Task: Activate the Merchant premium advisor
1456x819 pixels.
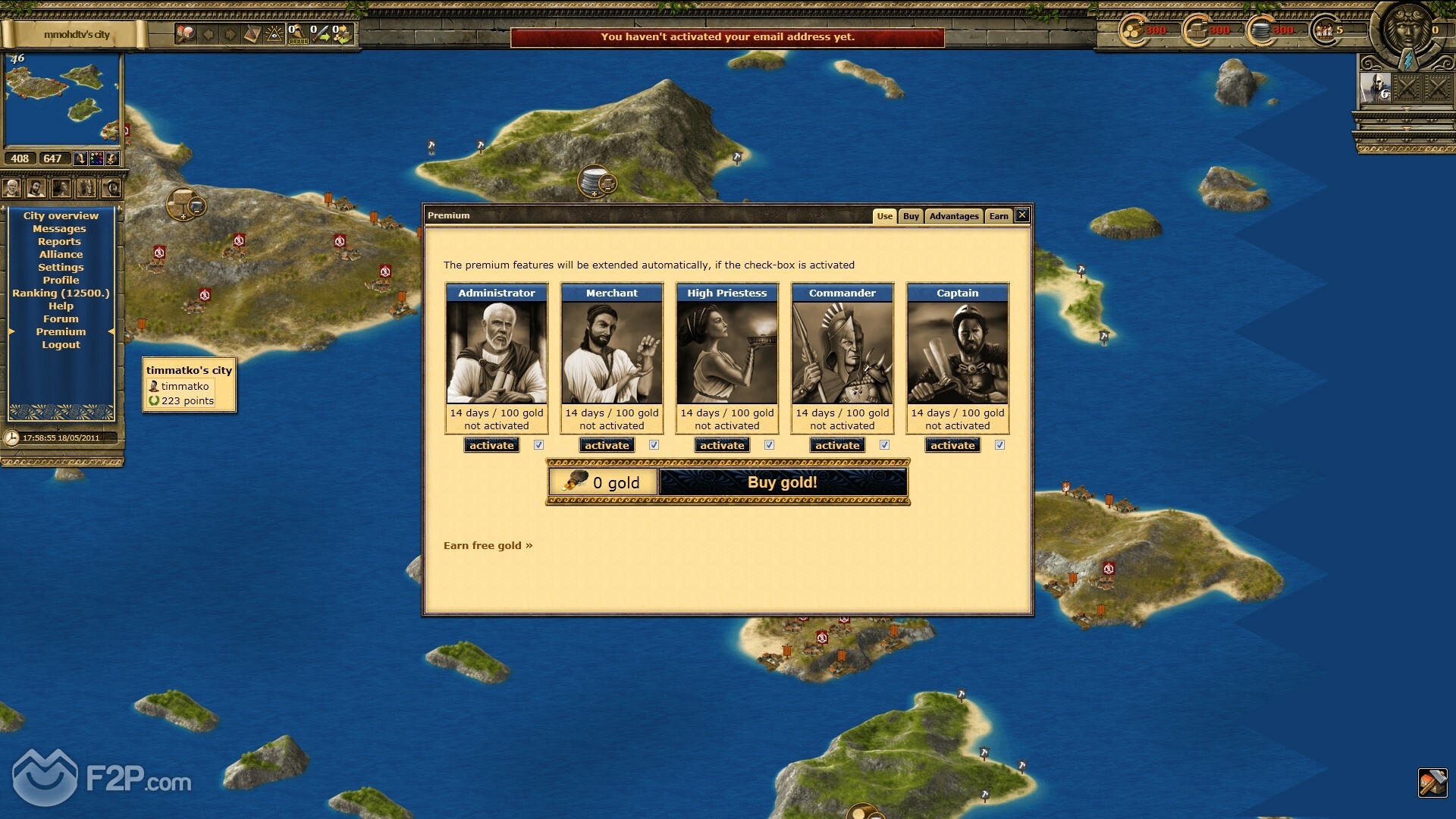Action: [x=607, y=446]
